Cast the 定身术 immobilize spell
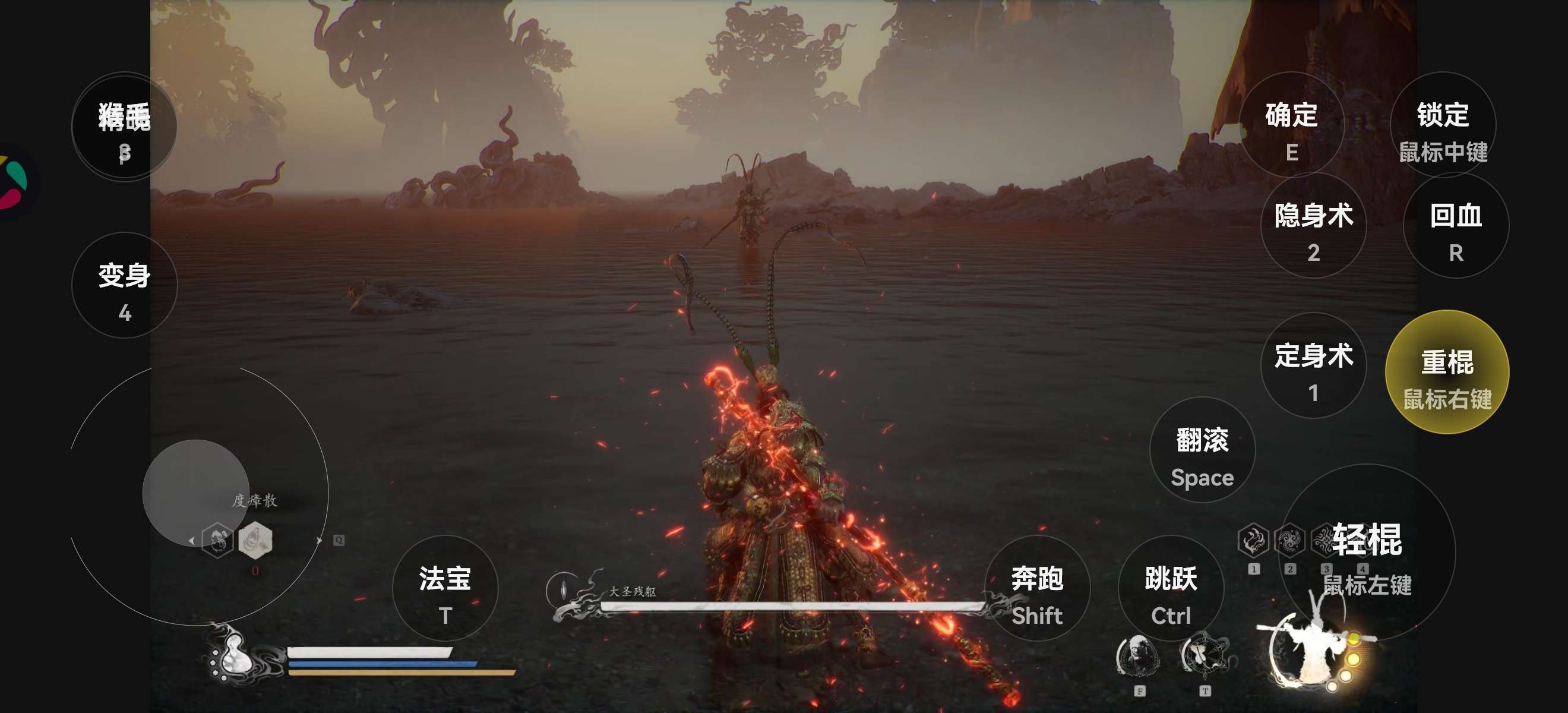The image size is (1568, 713). [1313, 366]
